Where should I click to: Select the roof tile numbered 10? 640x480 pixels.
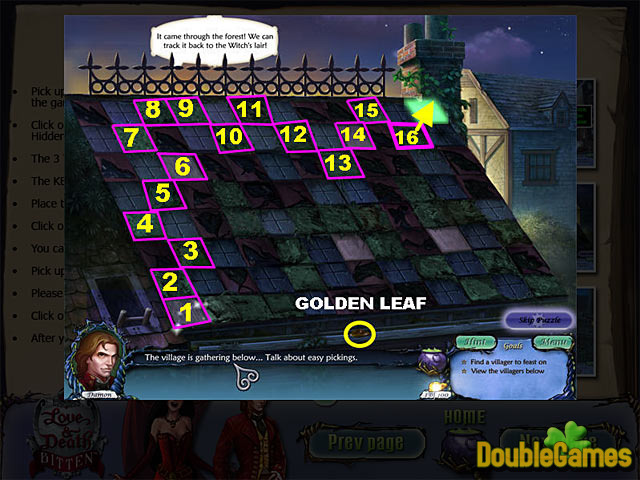[x=229, y=136]
